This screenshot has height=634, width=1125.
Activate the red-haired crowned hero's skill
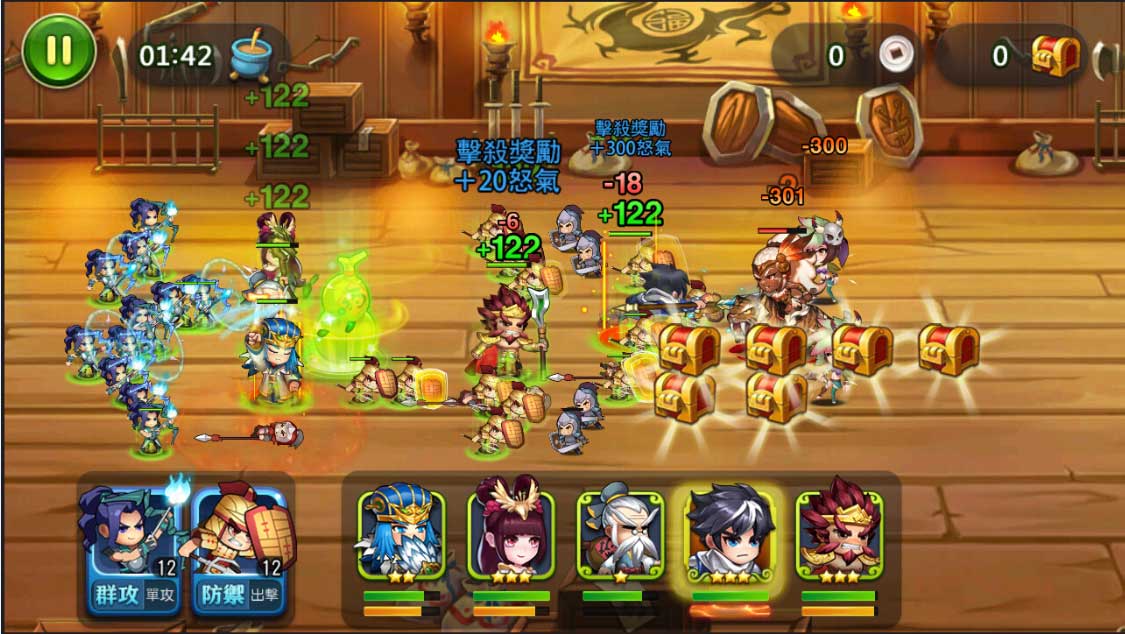click(x=839, y=533)
